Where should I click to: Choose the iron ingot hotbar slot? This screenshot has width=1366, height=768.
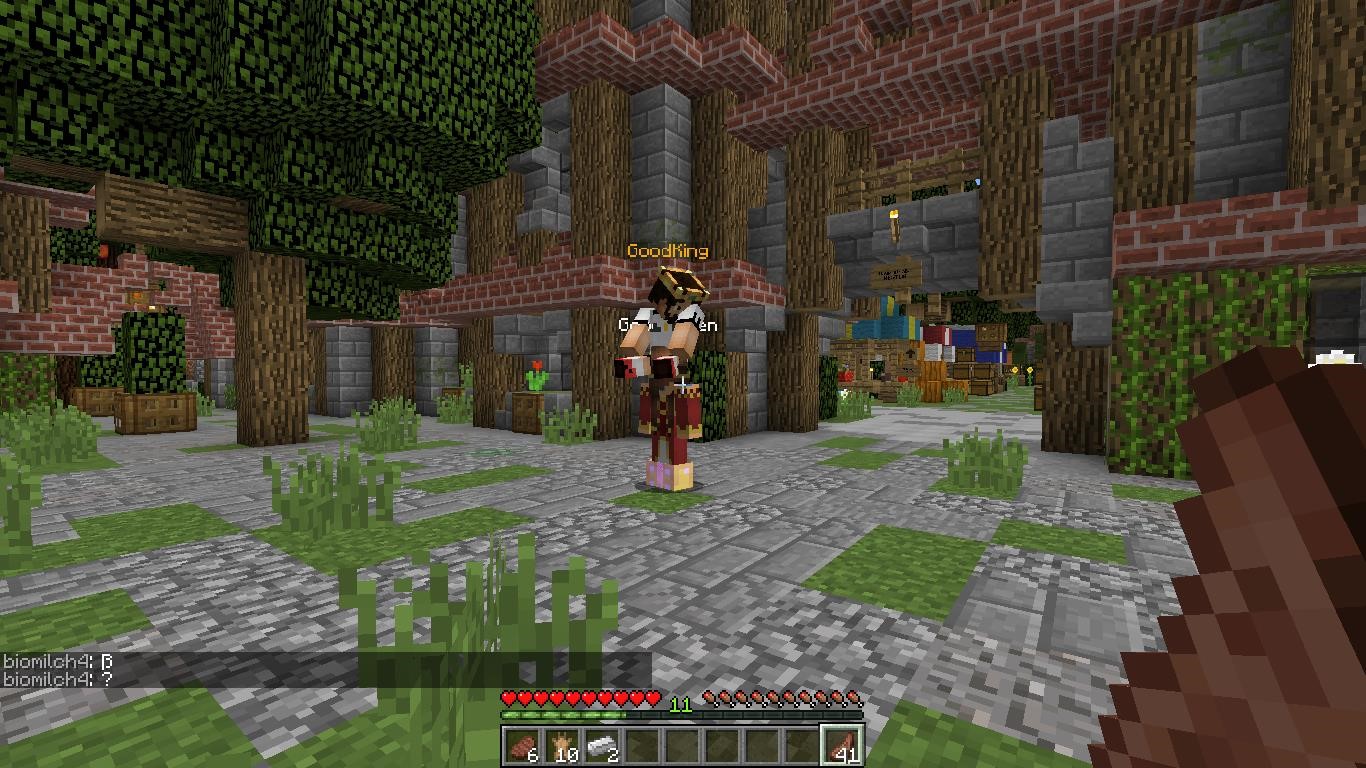pos(603,746)
